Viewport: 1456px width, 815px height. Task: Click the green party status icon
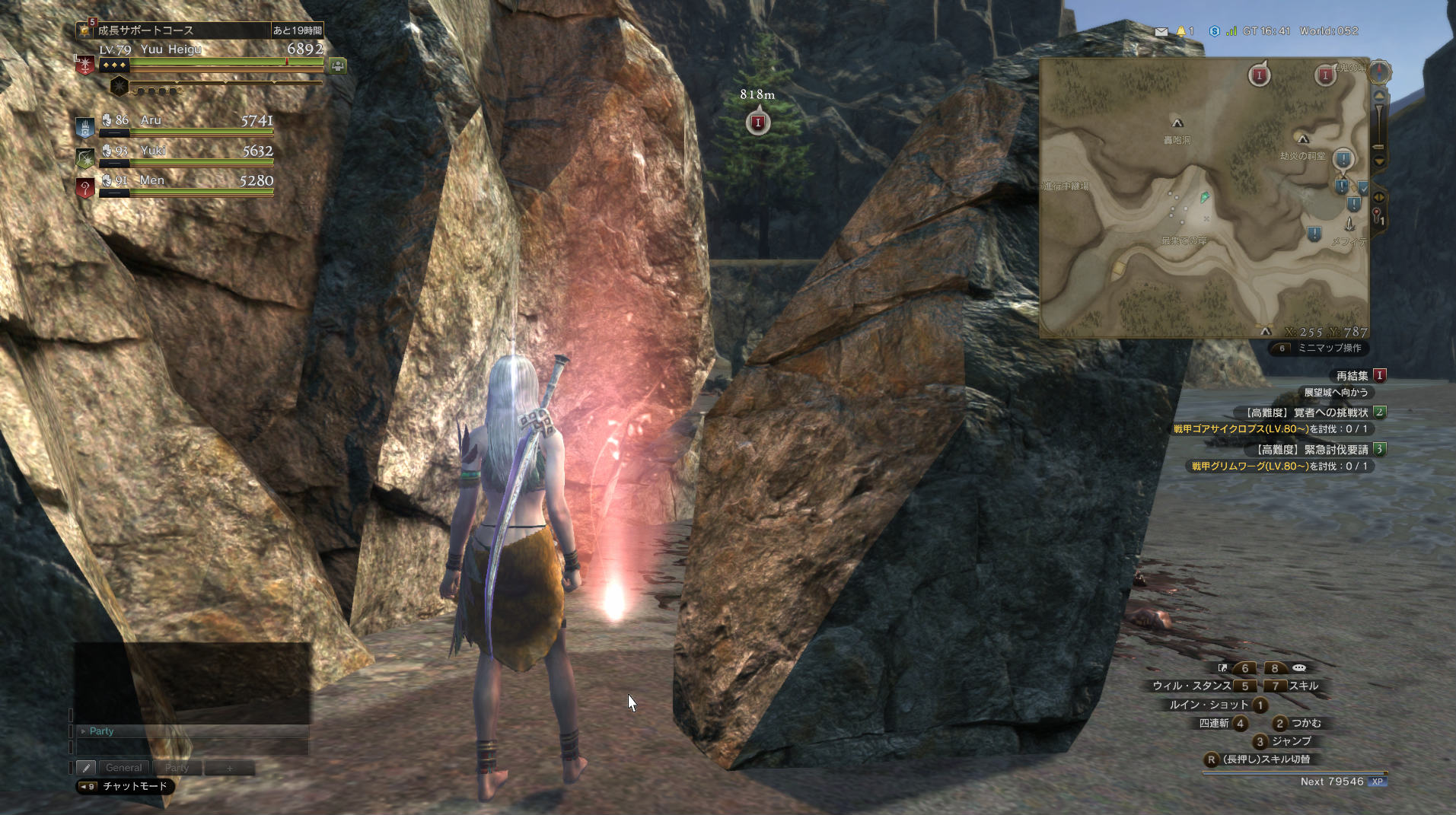pos(338,66)
